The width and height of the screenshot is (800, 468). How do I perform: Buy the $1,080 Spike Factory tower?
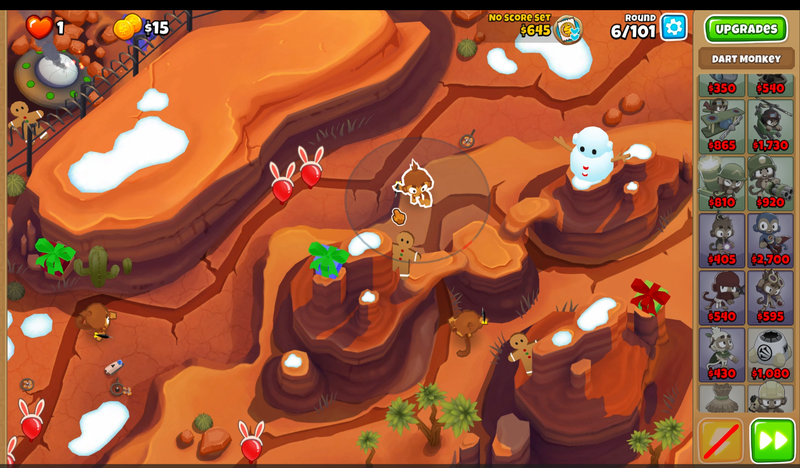pyautogui.click(x=770, y=353)
